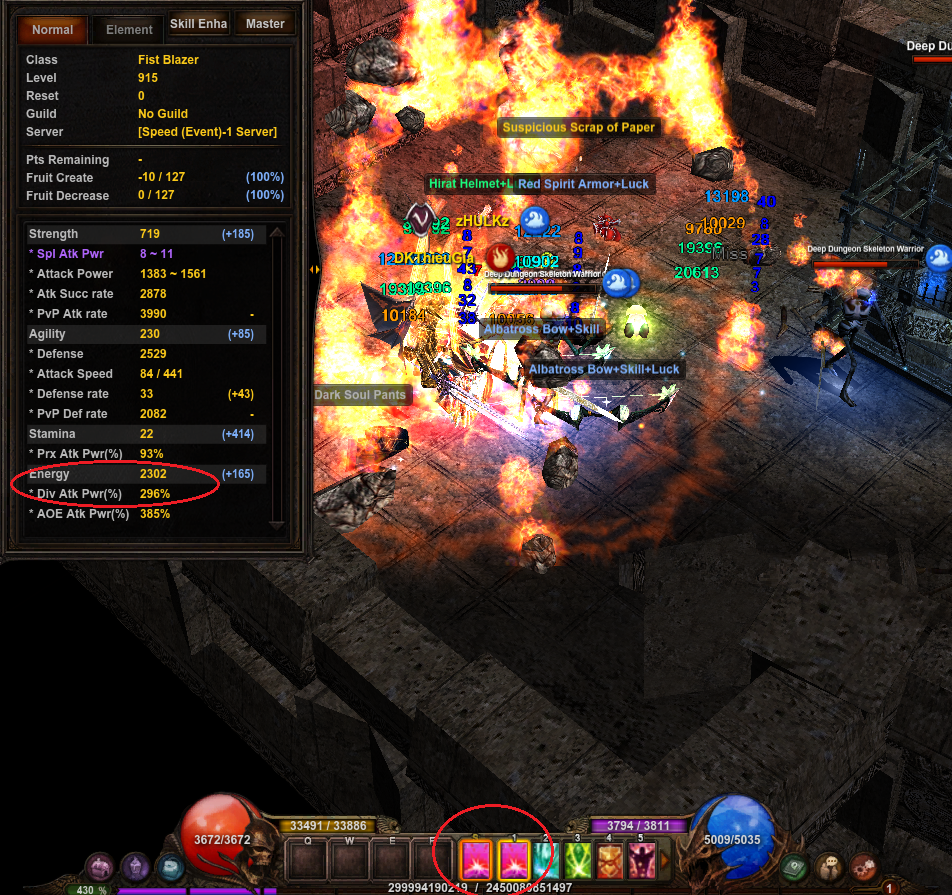Open the Element tab
952x895 pixels.
(x=129, y=29)
